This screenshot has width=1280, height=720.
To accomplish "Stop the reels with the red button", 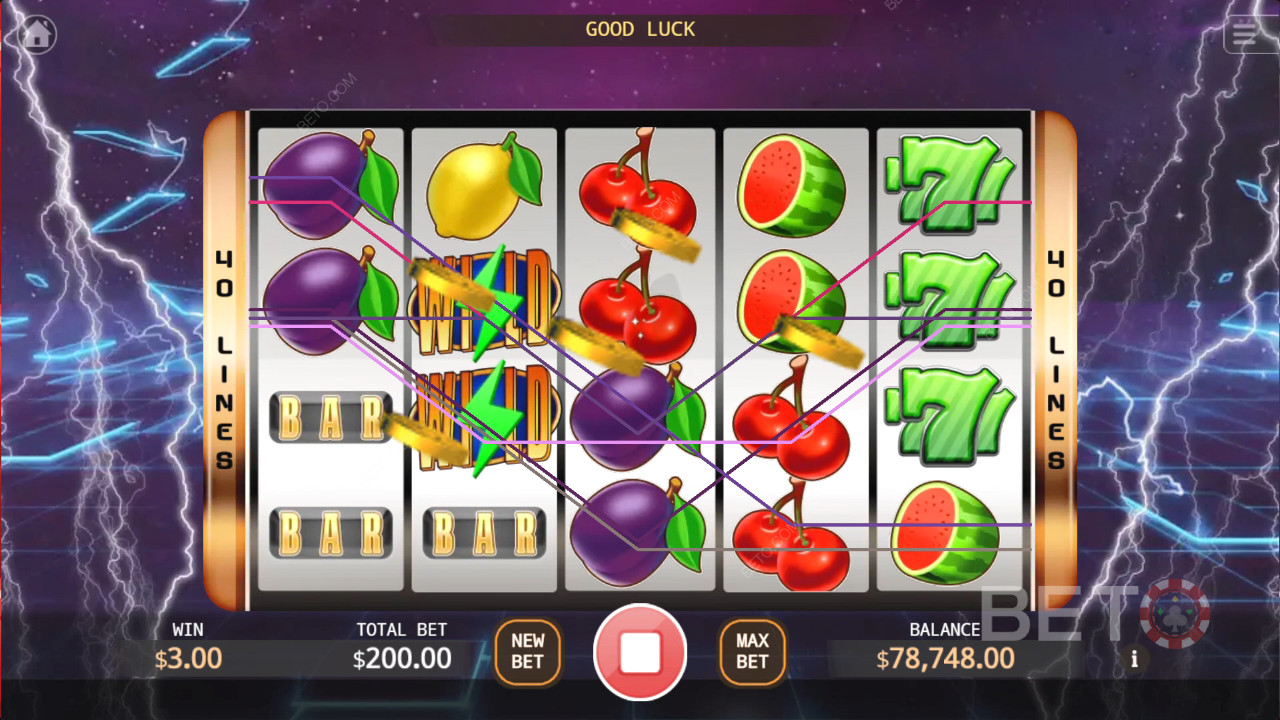I will pyautogui.click(x=640, y=652).
